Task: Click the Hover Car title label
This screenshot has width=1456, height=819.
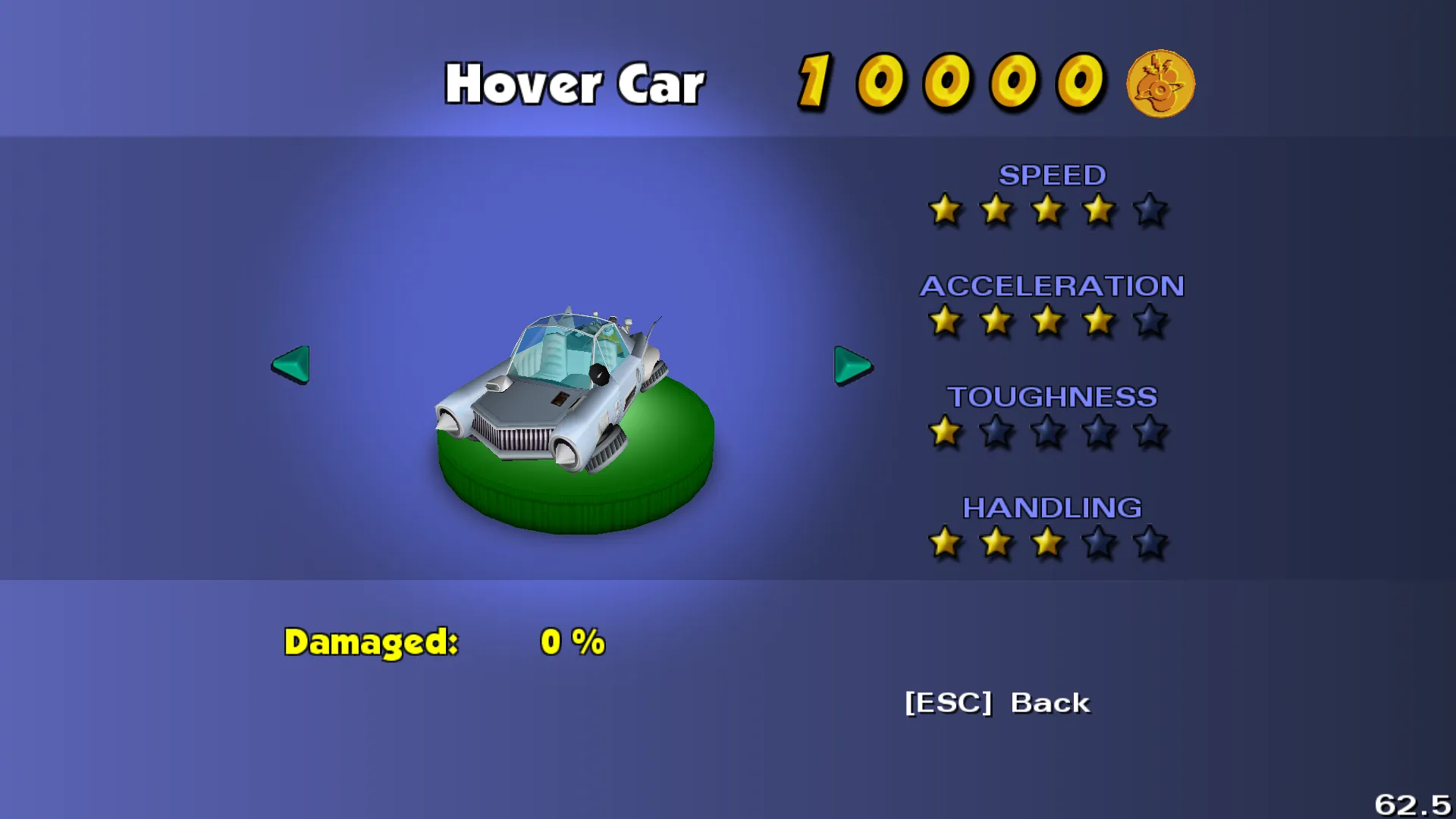Action: pyautogui.click(x=574, y=83)
